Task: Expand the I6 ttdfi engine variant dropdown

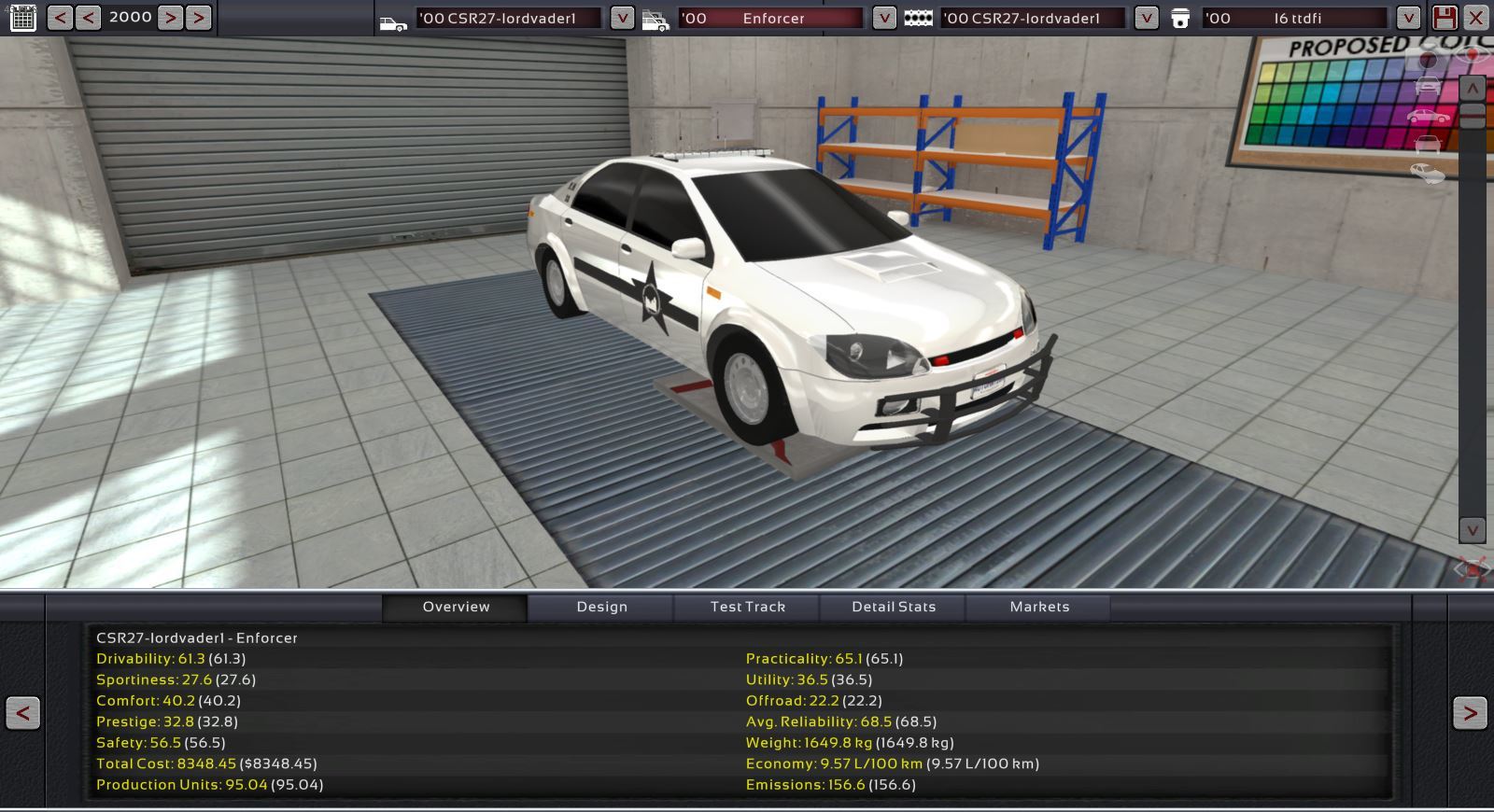Action: (1408, 18)
